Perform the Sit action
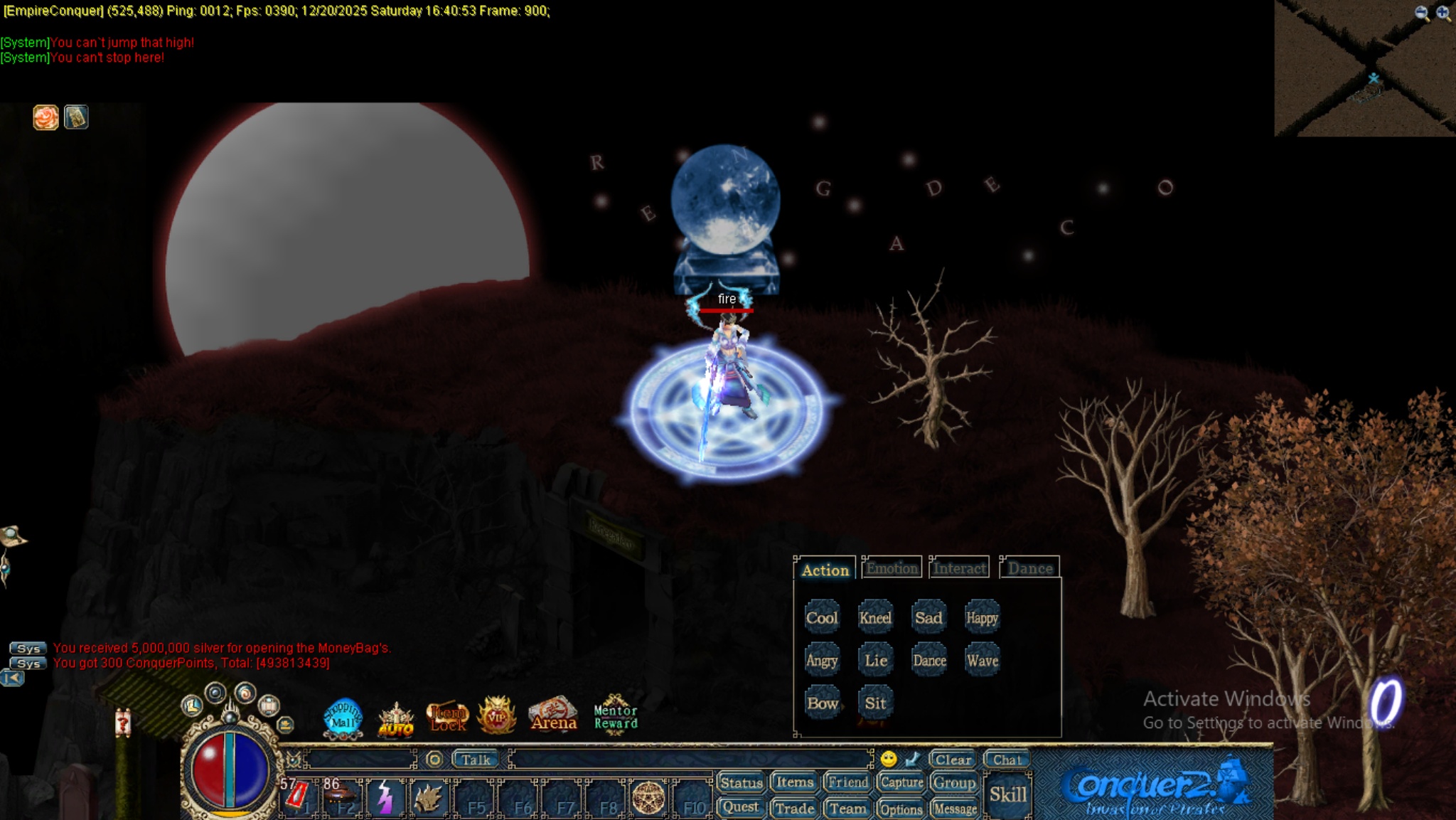The width and height of the screenshot is (1456, 820). tap(875, 703)
